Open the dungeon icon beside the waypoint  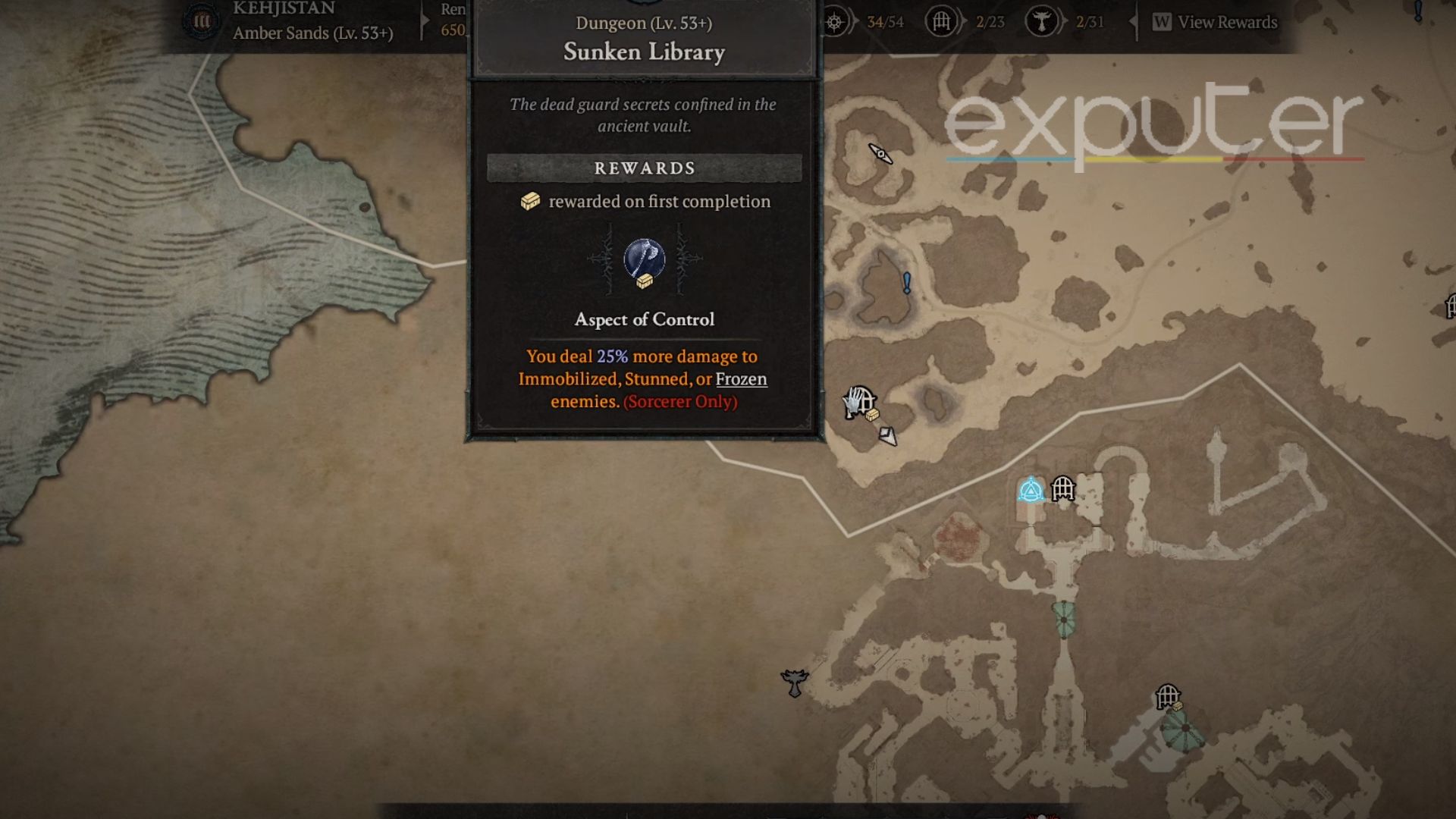point(1064,489)
